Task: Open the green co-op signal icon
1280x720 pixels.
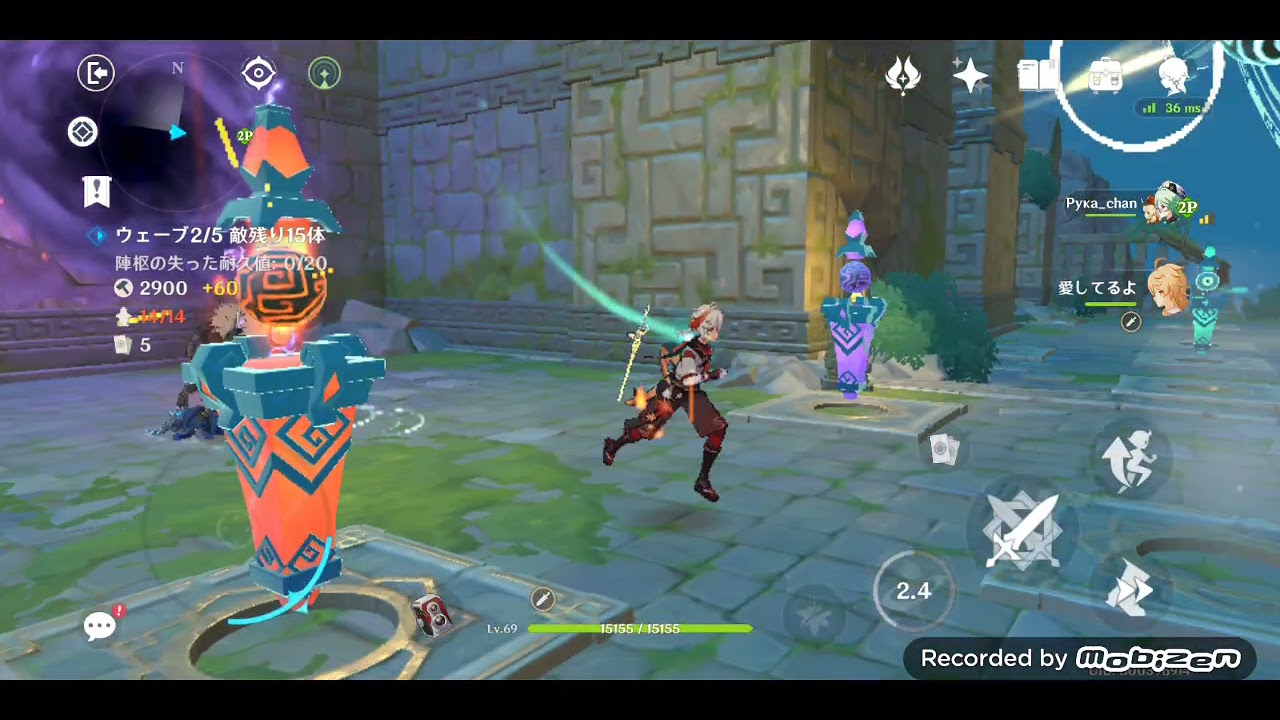Action: tap(324, 73)
